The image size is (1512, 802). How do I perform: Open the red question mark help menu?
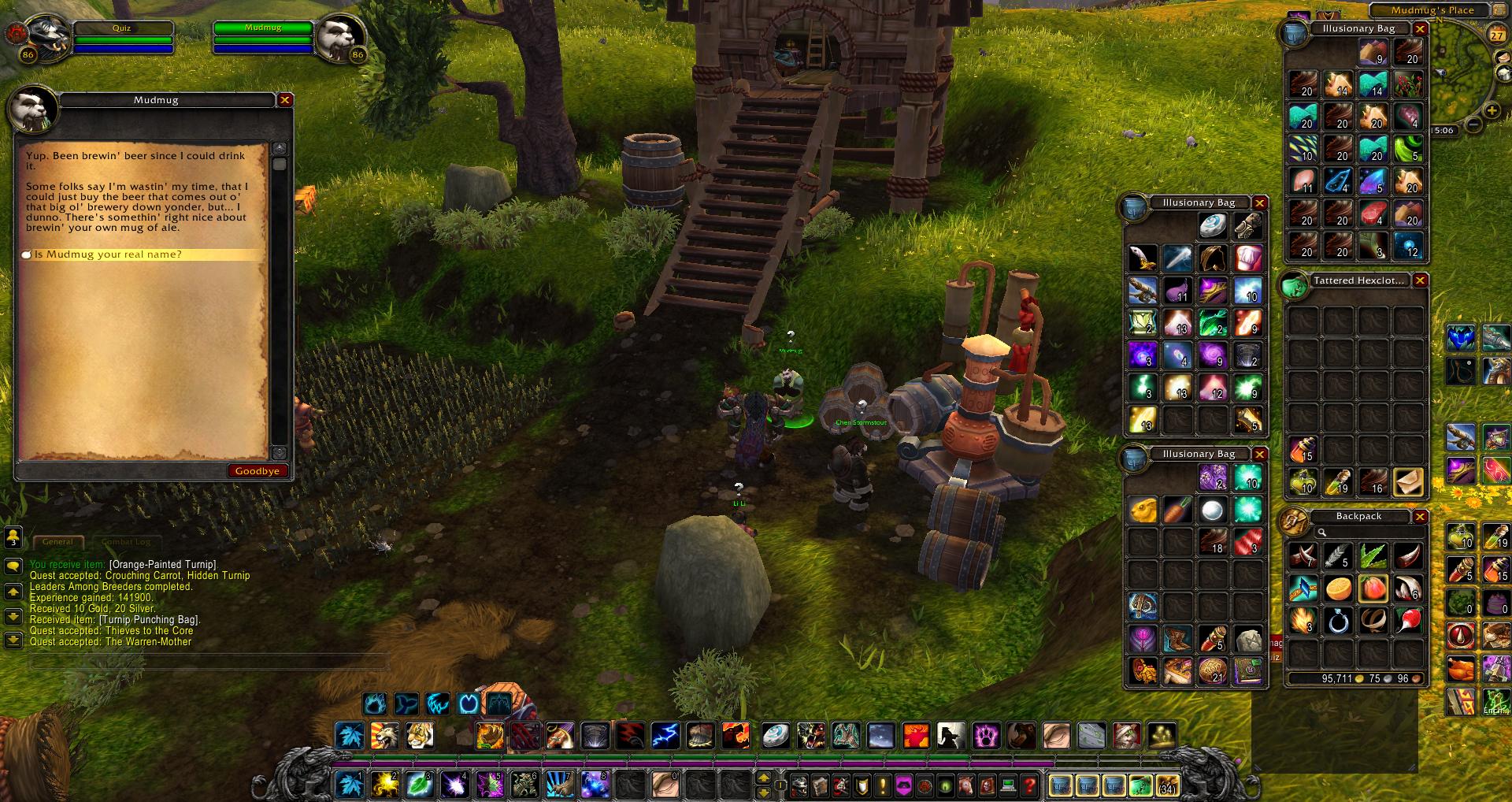click(x=1029, y=785)
